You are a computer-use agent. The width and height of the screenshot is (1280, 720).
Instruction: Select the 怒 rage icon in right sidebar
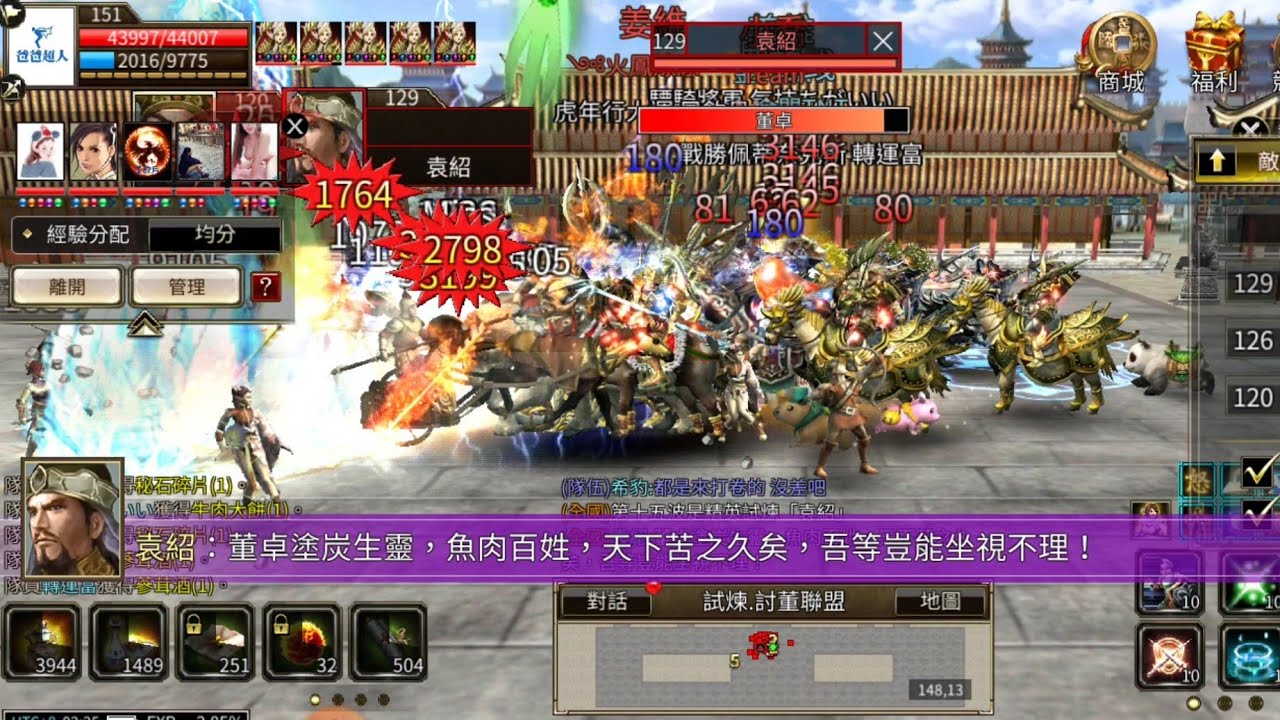pyautogui.click(x=1200, y=477)
